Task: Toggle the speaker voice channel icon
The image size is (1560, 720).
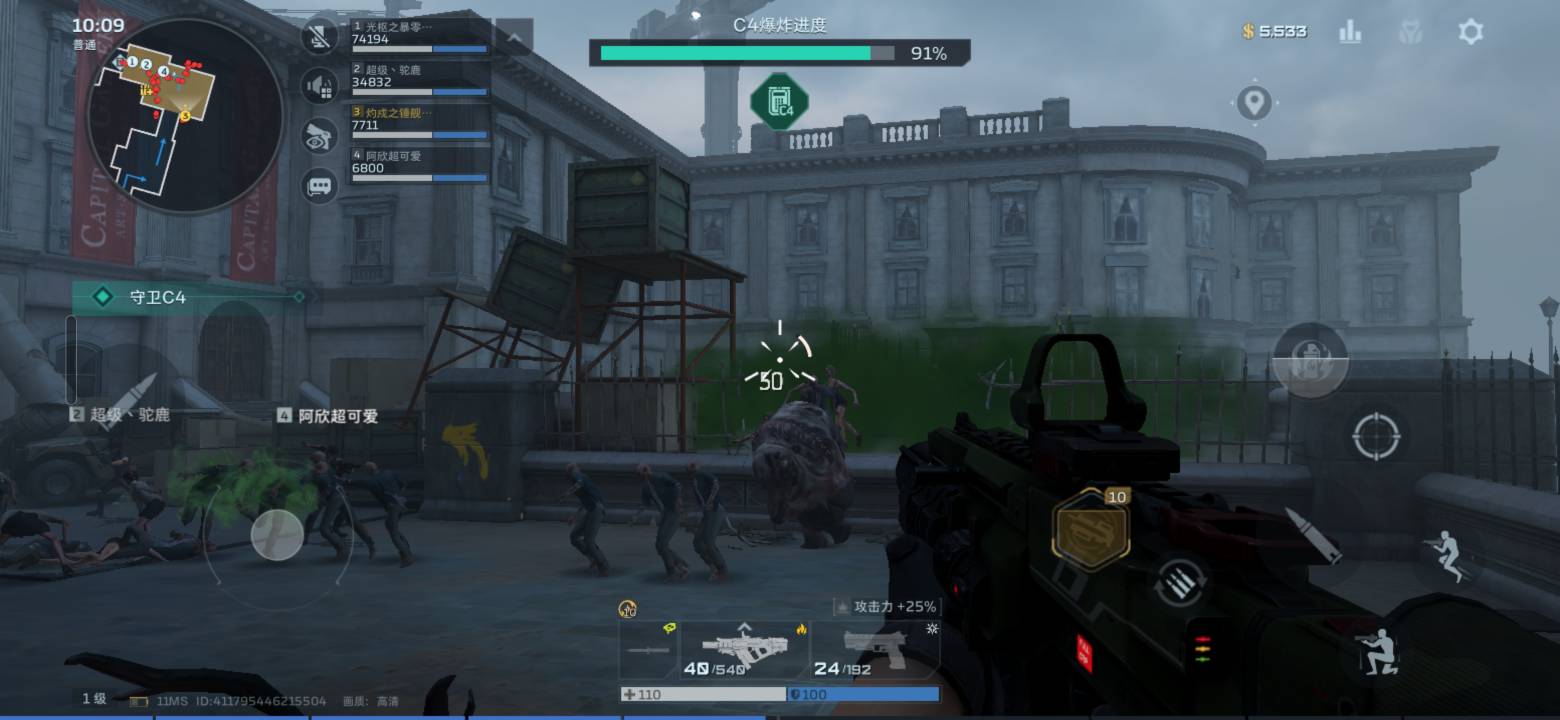Action: click(319, 86)
